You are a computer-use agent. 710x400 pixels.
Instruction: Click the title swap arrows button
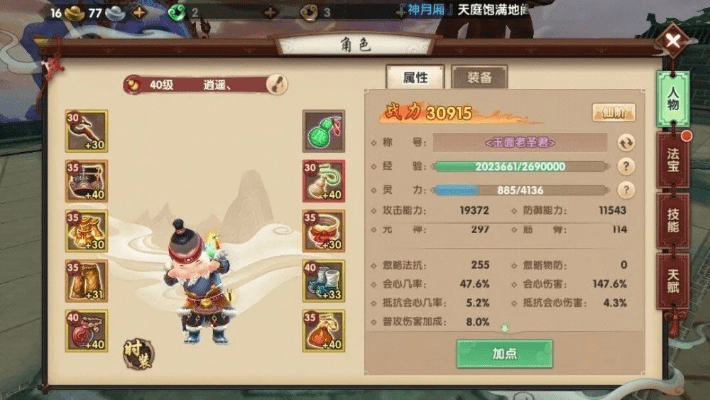click(626, 143)
